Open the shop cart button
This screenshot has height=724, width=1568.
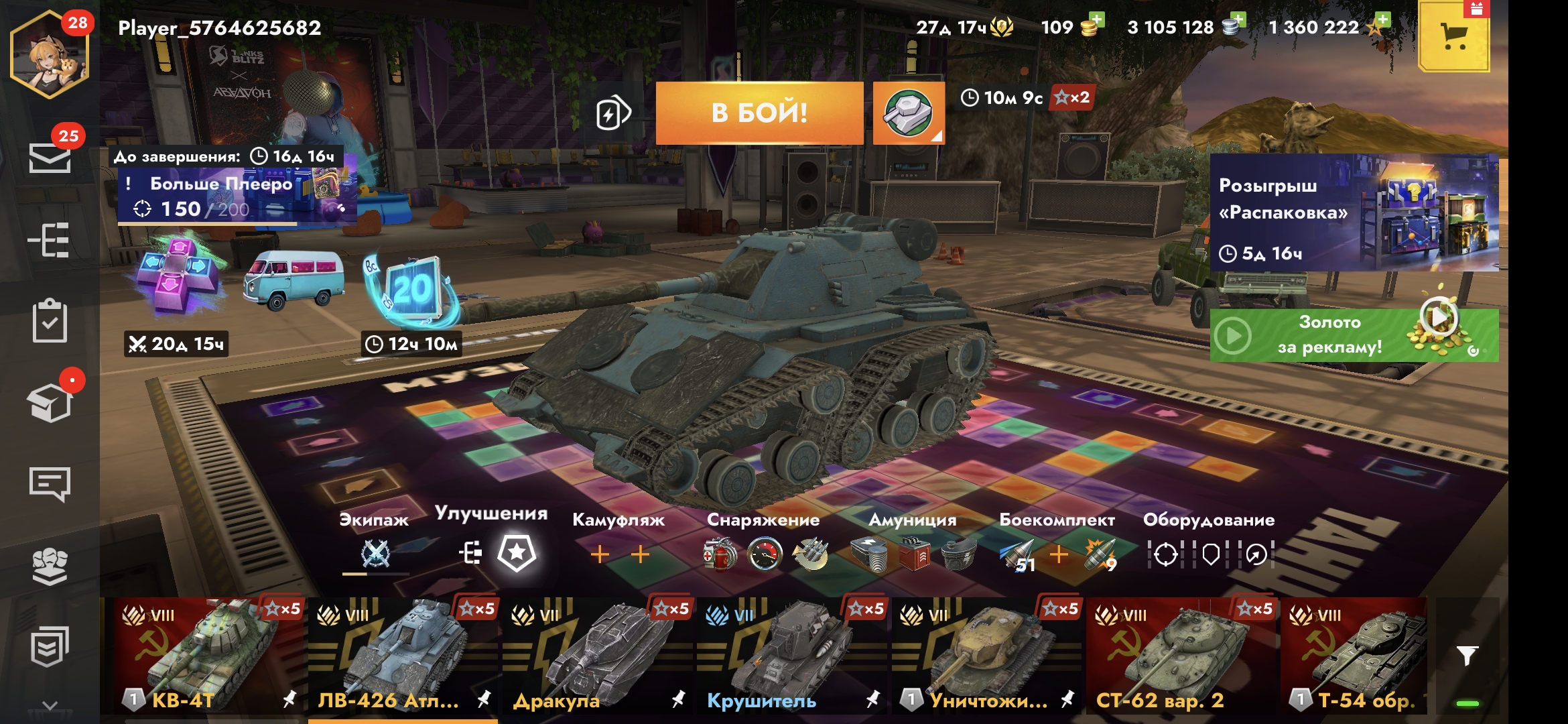pos(1453,38)
